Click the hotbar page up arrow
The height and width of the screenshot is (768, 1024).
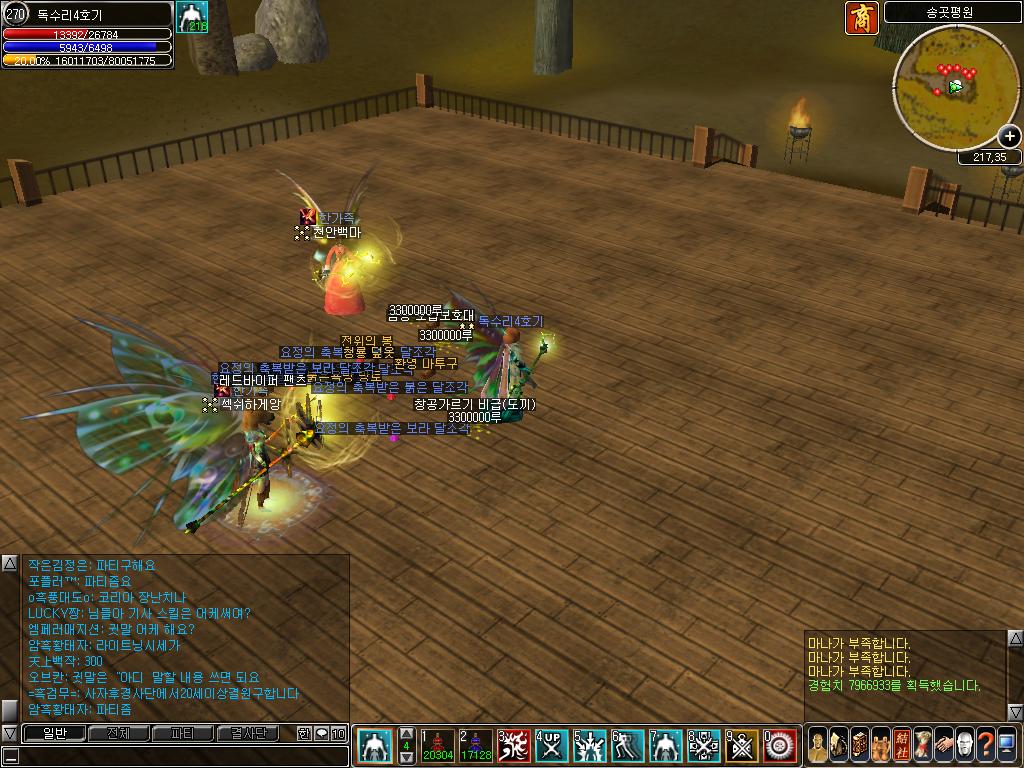click(406, 733)
